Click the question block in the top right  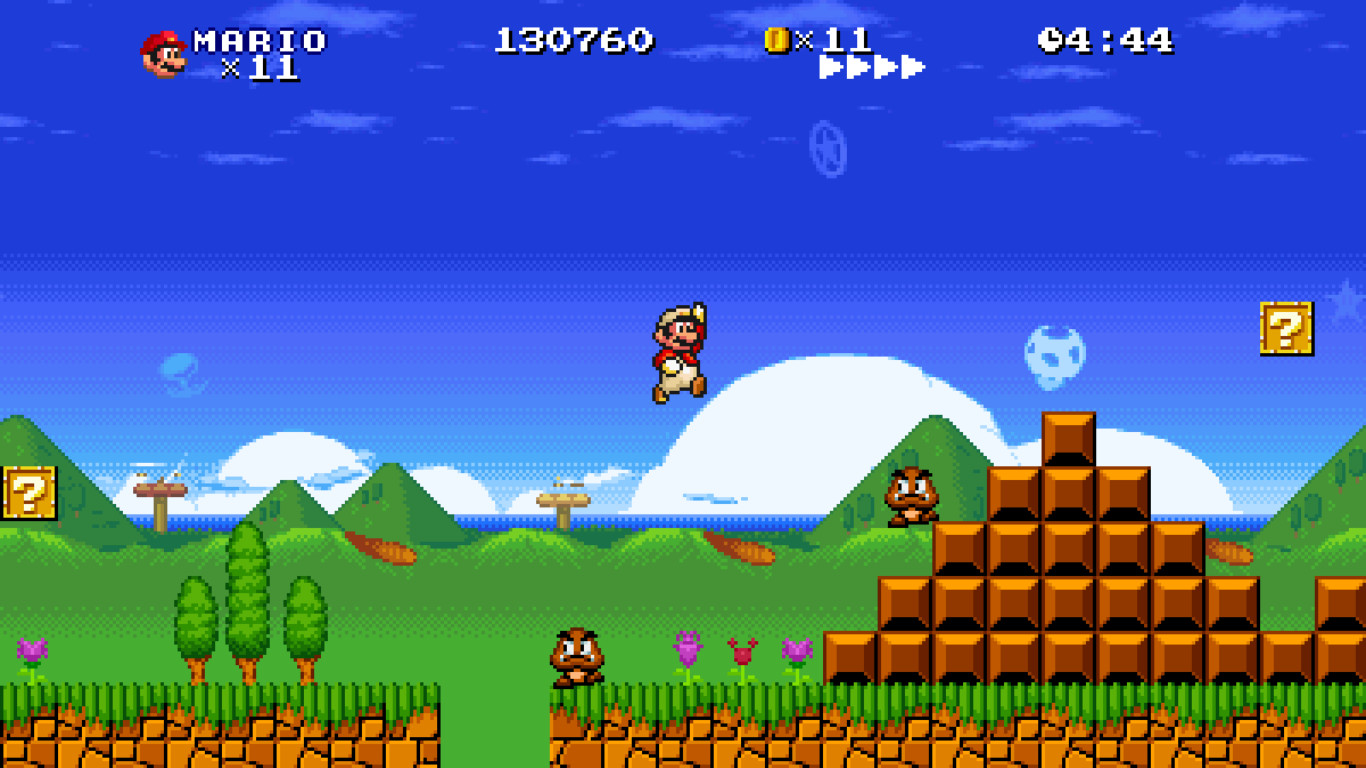(x=1286, y=330)
